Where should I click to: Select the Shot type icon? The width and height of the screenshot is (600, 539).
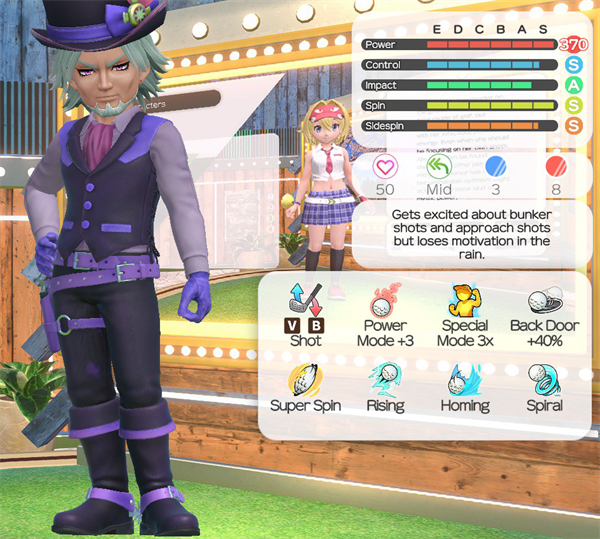click(x=304, y=299)
